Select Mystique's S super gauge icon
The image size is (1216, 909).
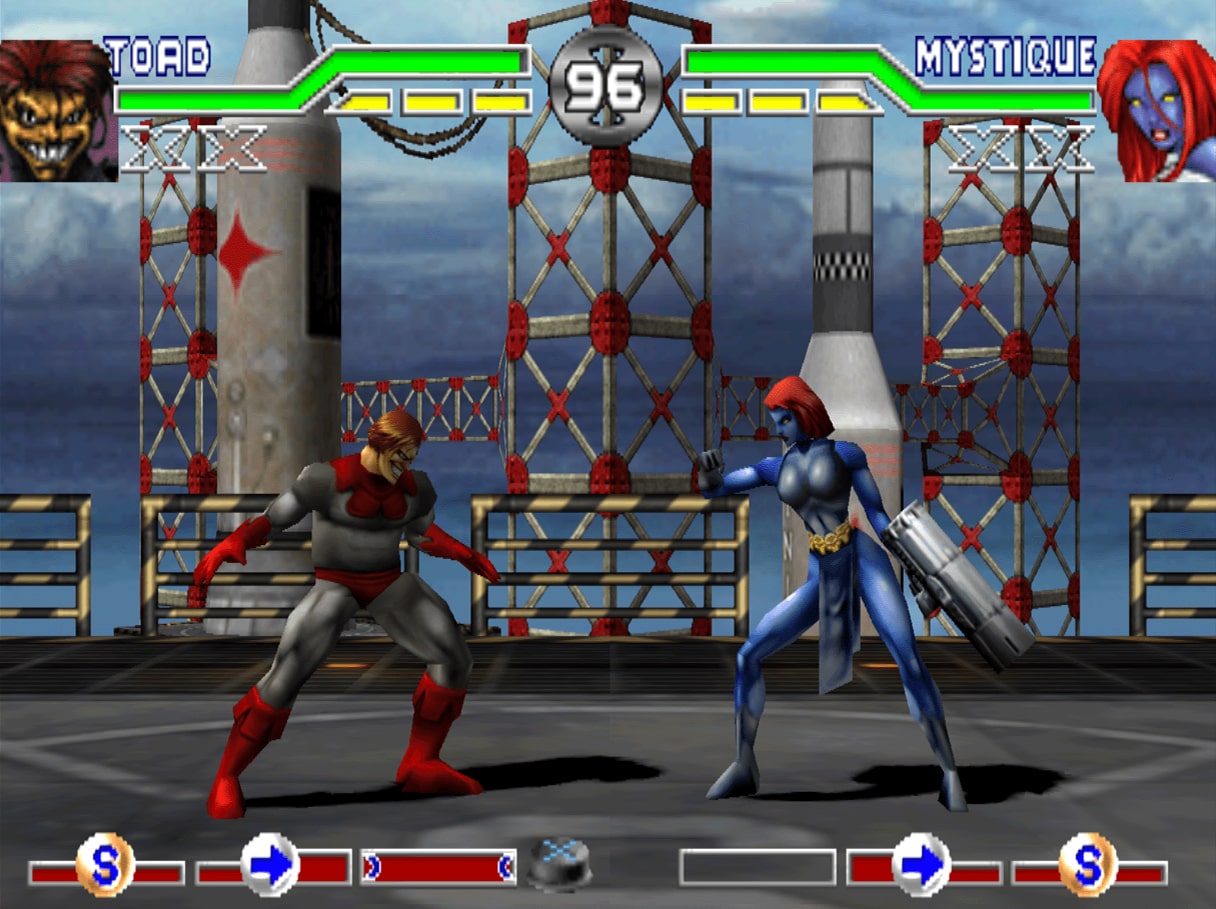1087,865
